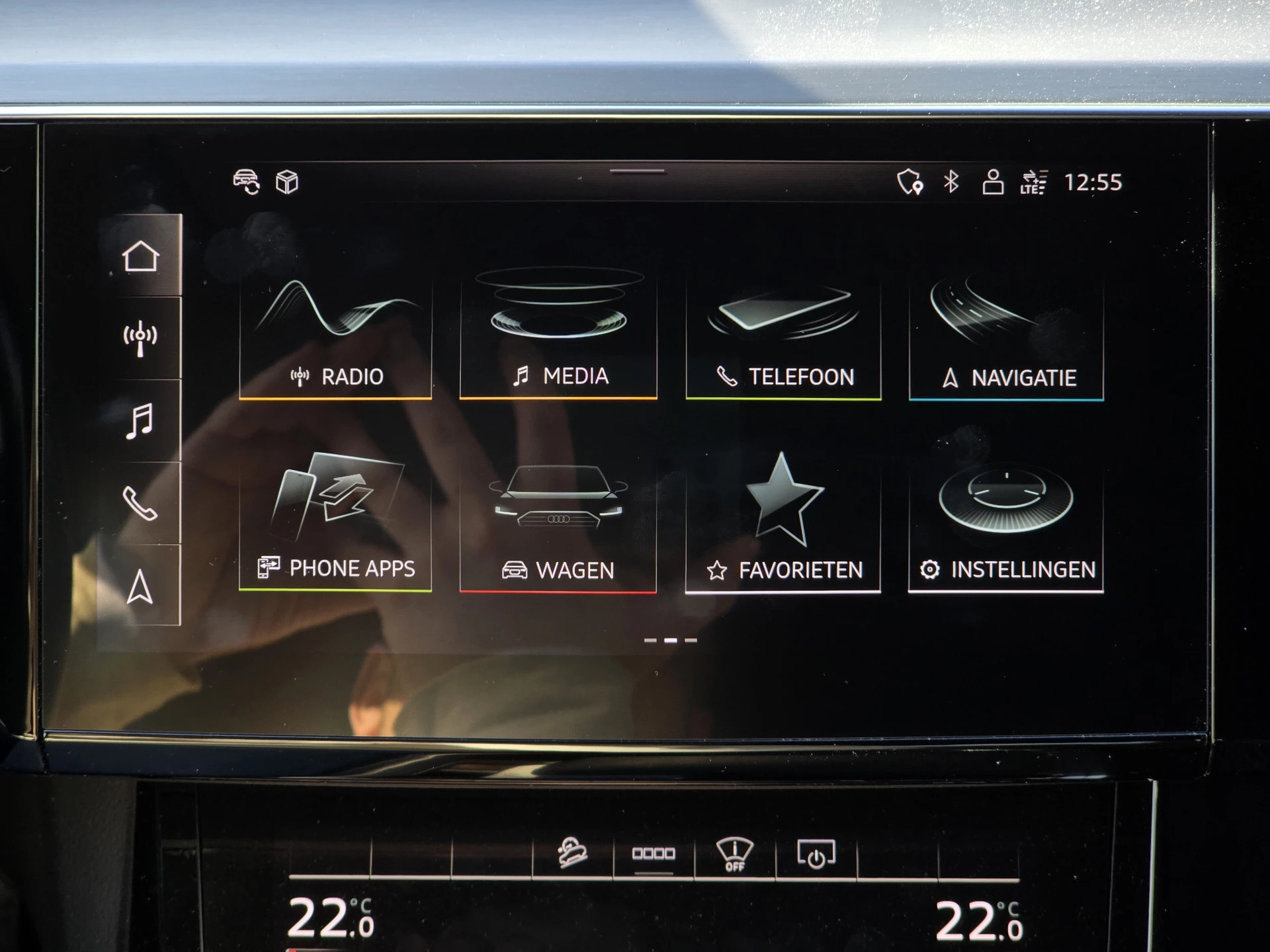The height and width of the screenshot is (952, 1270).
Task: Open the seat heating control
Action: 572,853
